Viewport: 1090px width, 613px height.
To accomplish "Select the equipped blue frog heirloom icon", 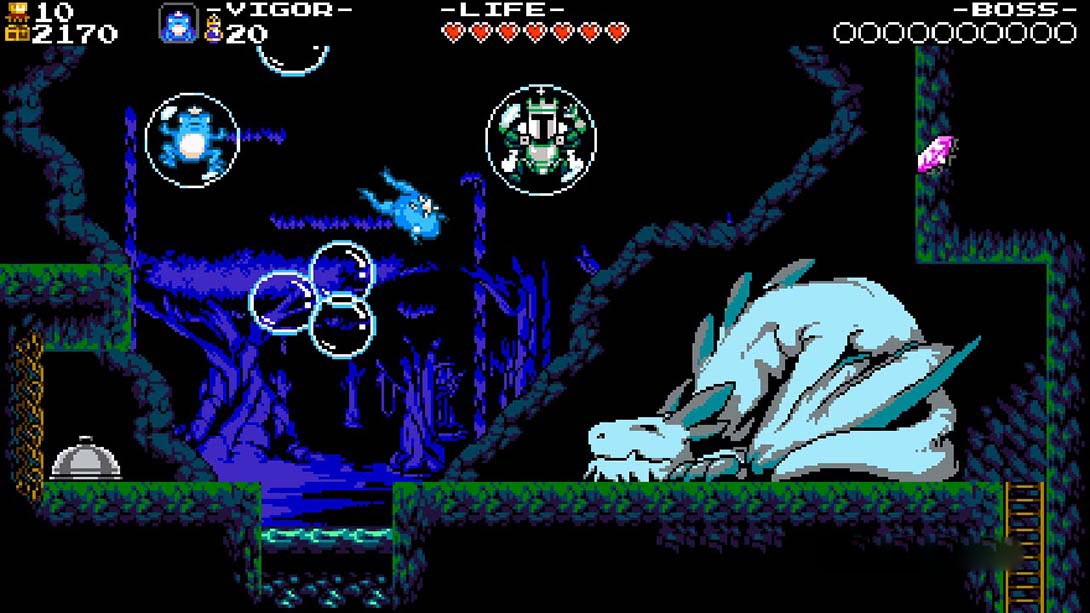I will click(178, 24).
